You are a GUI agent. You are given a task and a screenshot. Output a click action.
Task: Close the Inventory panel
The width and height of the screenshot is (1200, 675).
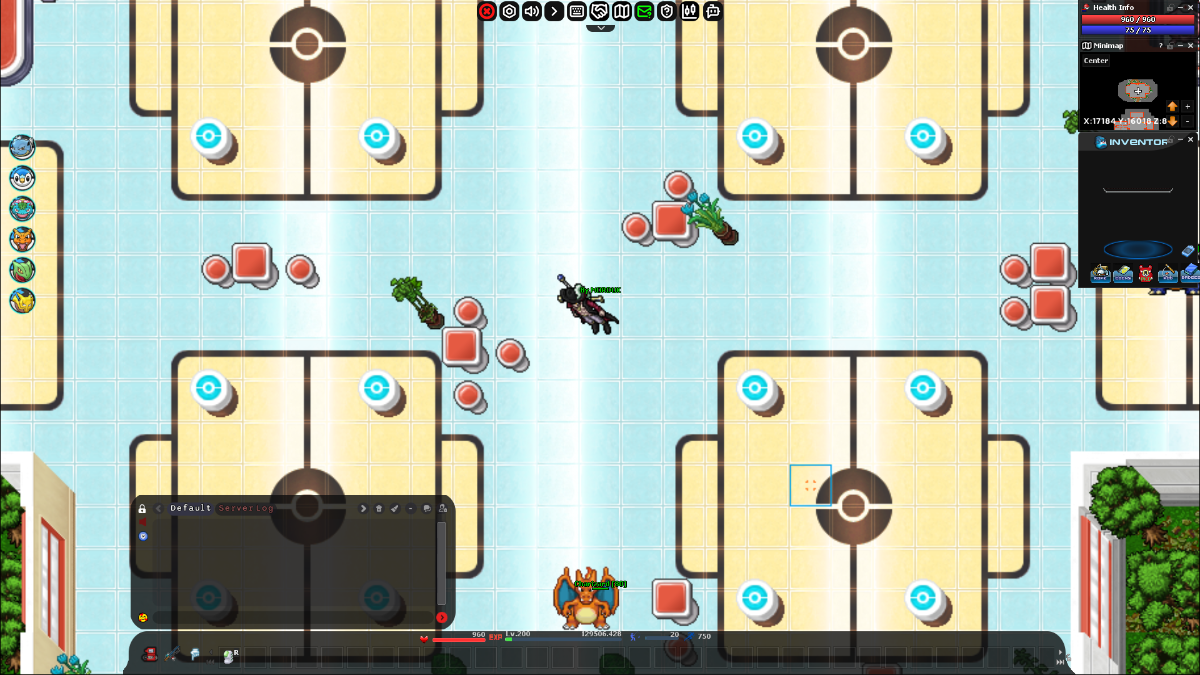[1190, 141]
